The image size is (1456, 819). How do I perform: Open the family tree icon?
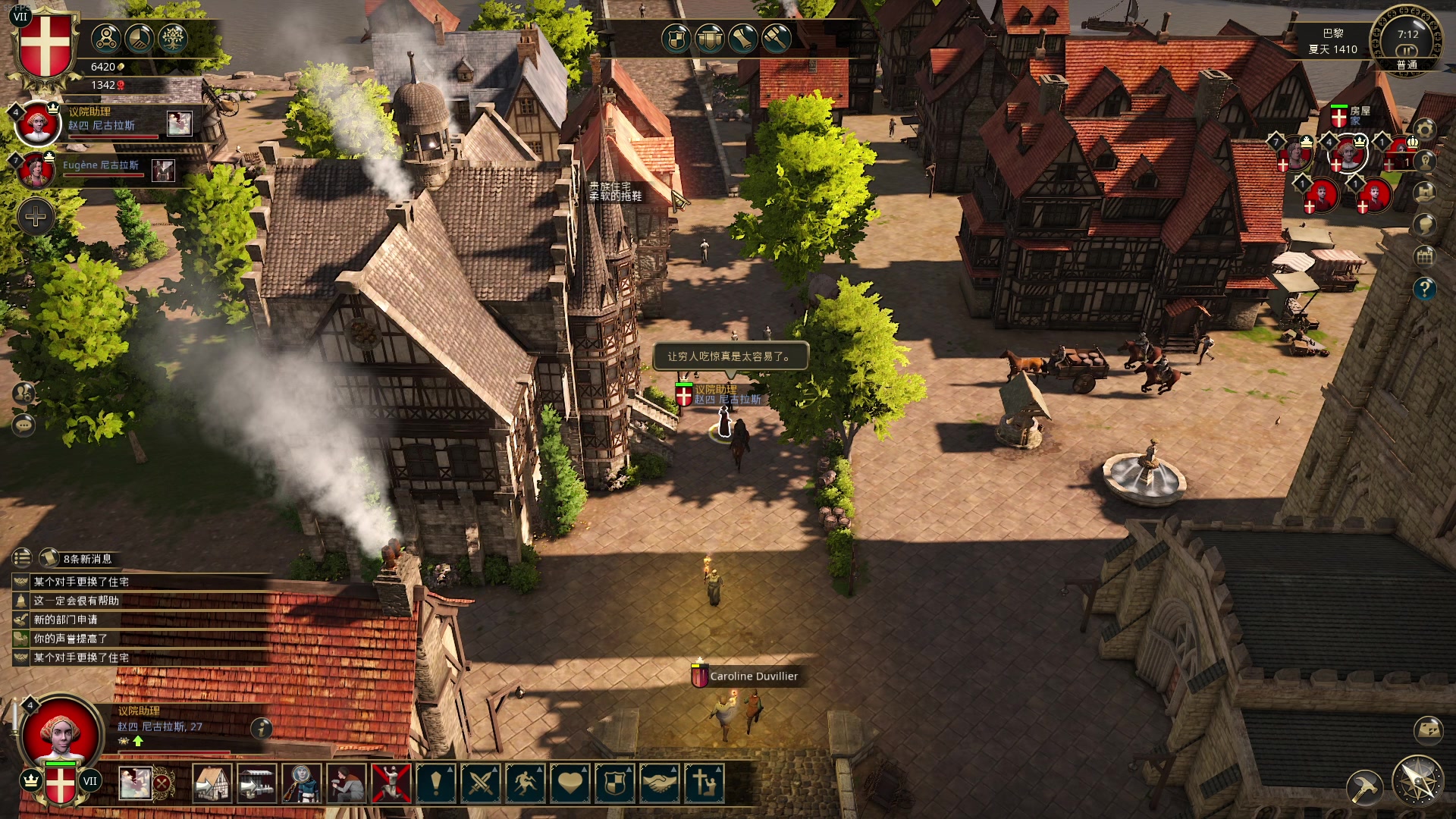click(x=172, y=38)
